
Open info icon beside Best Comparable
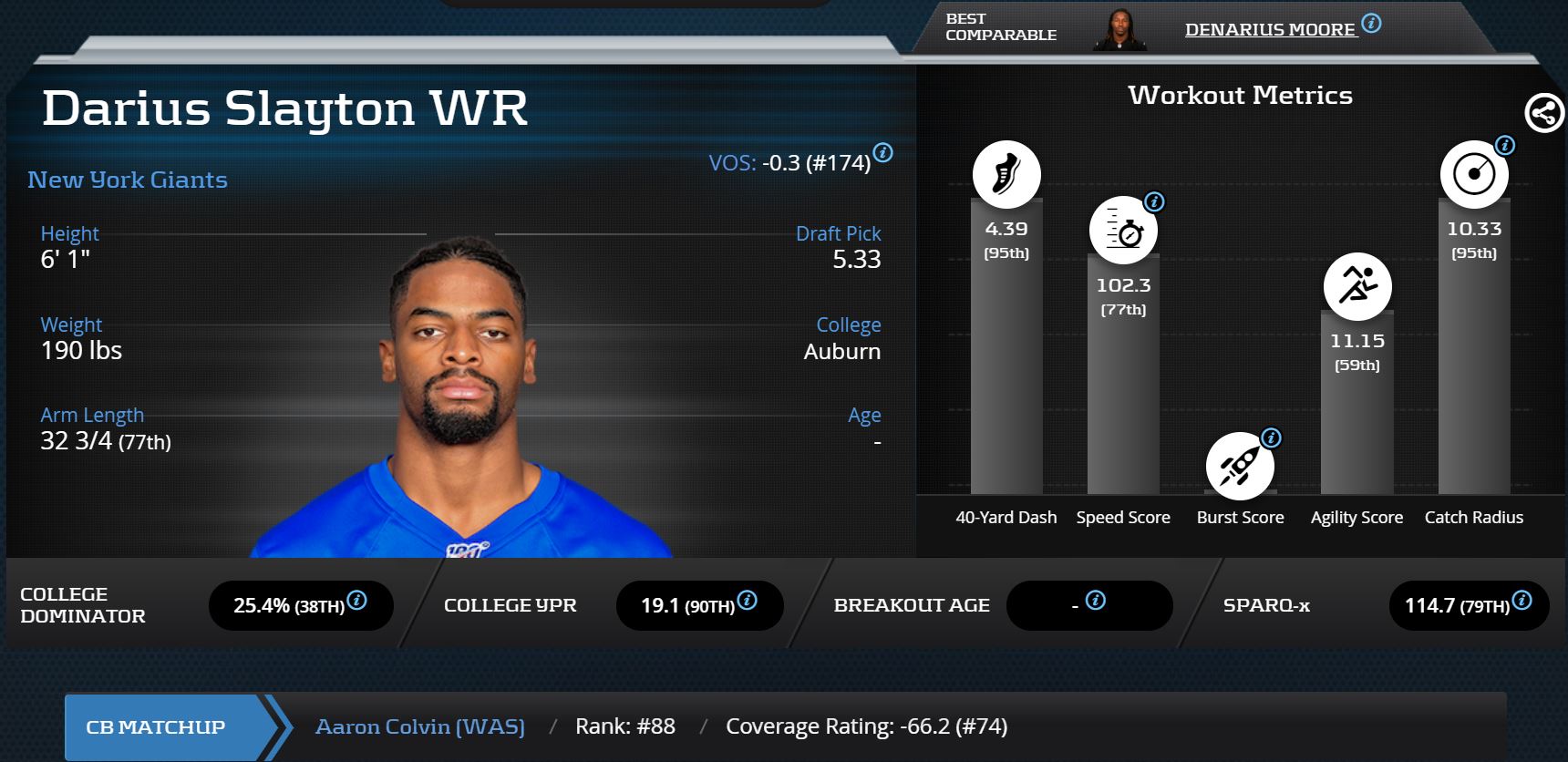[1371, 24]
